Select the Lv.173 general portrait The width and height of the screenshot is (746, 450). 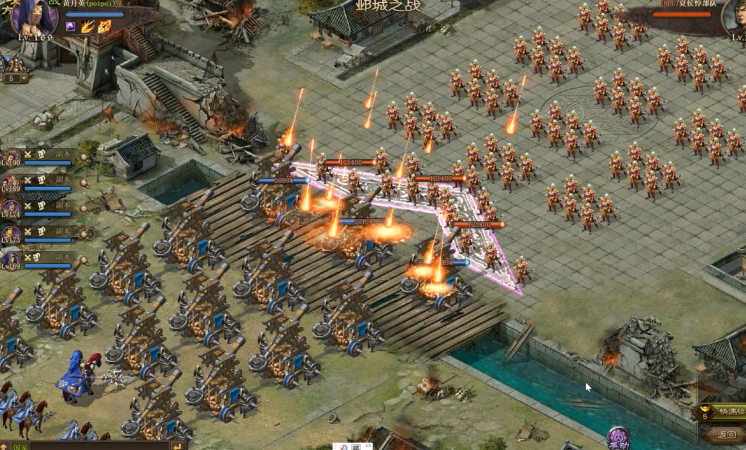click(11, 232)
